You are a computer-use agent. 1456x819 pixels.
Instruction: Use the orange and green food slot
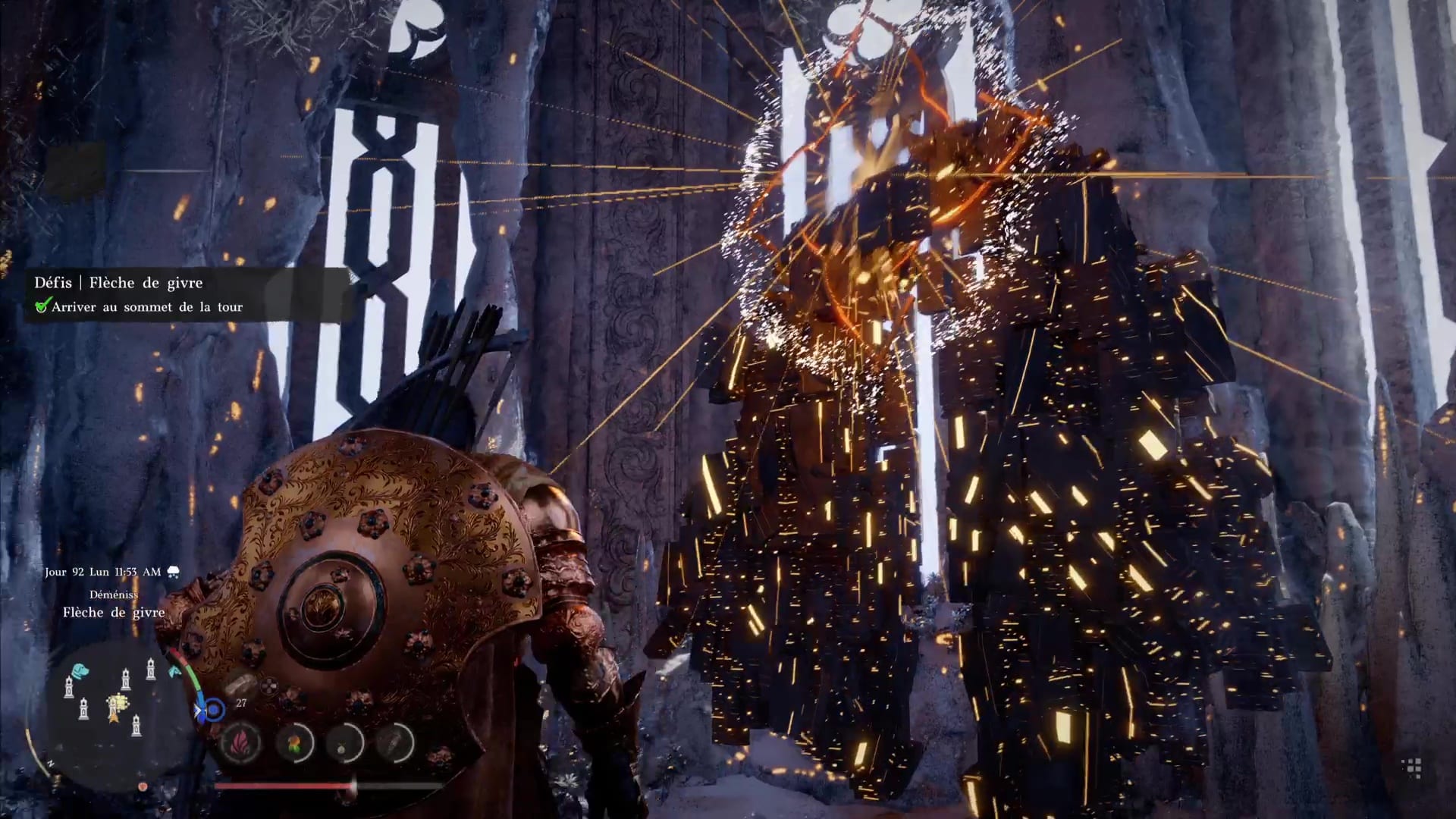(294, 742)
